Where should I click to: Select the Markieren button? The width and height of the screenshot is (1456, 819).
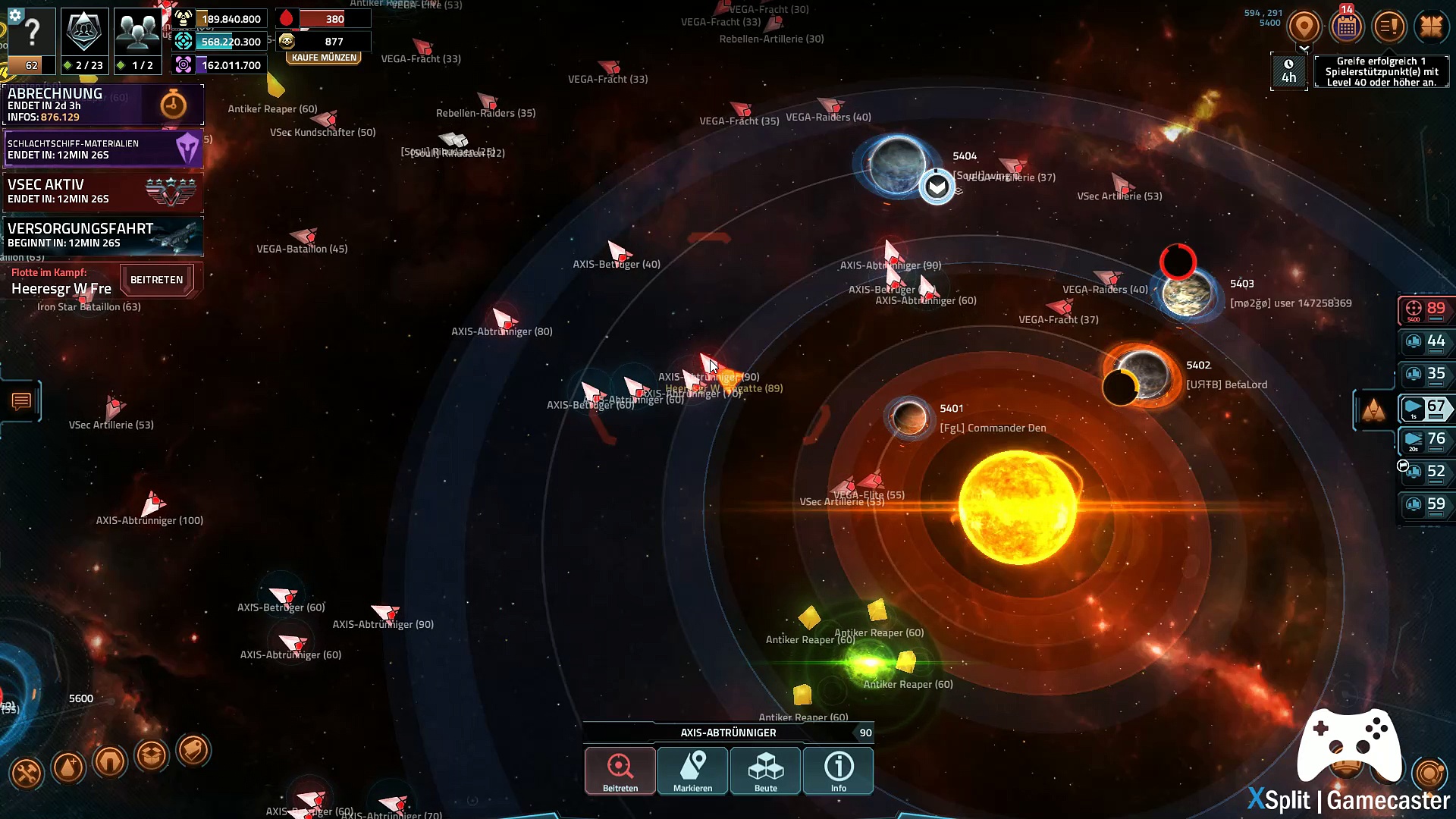[x=692, y=770]
